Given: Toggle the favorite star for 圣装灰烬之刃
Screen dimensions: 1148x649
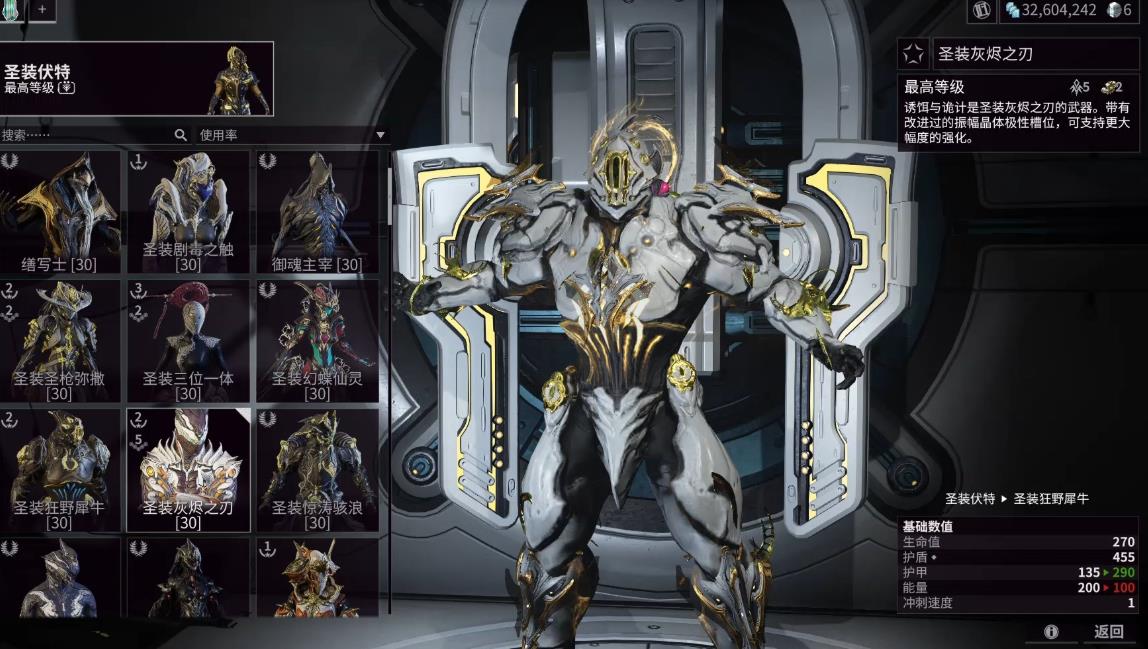Looking at the screenshot, I should coord(912,53).
